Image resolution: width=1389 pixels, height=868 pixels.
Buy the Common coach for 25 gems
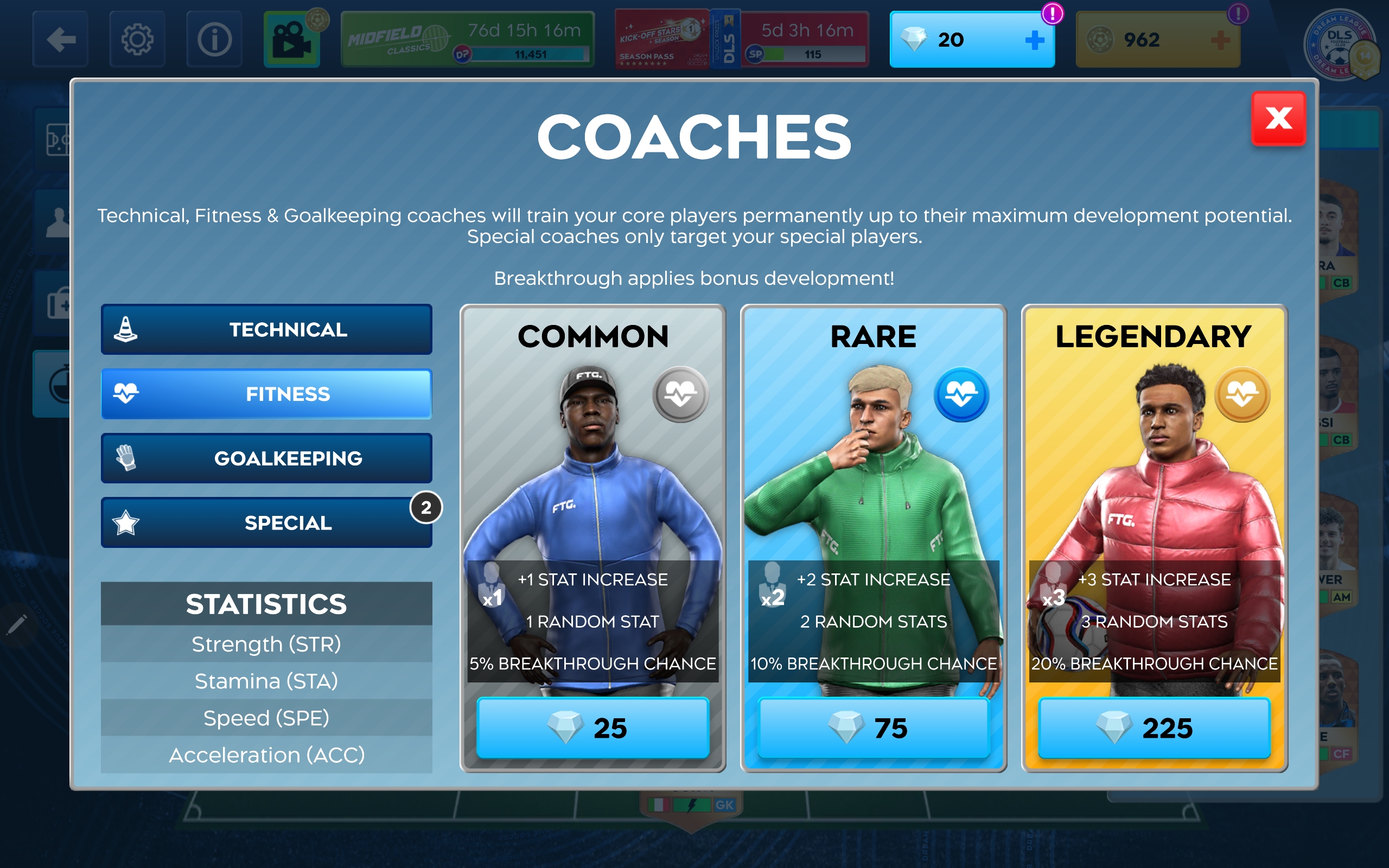(x=593, y=728)
